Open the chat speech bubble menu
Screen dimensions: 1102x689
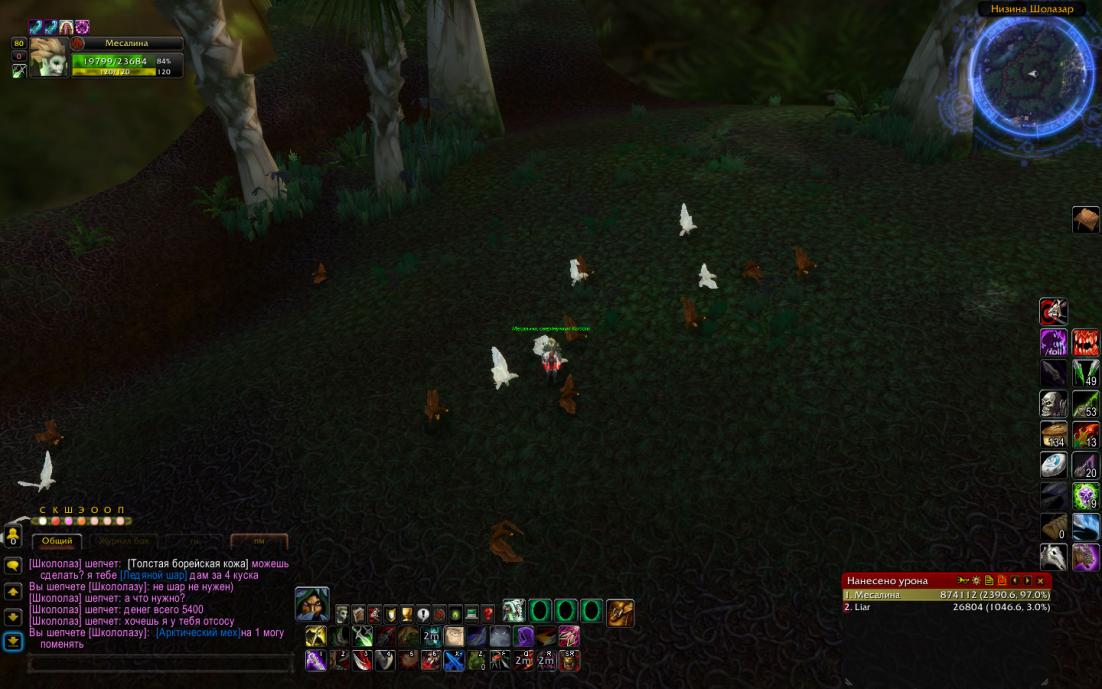click(13, 565)
